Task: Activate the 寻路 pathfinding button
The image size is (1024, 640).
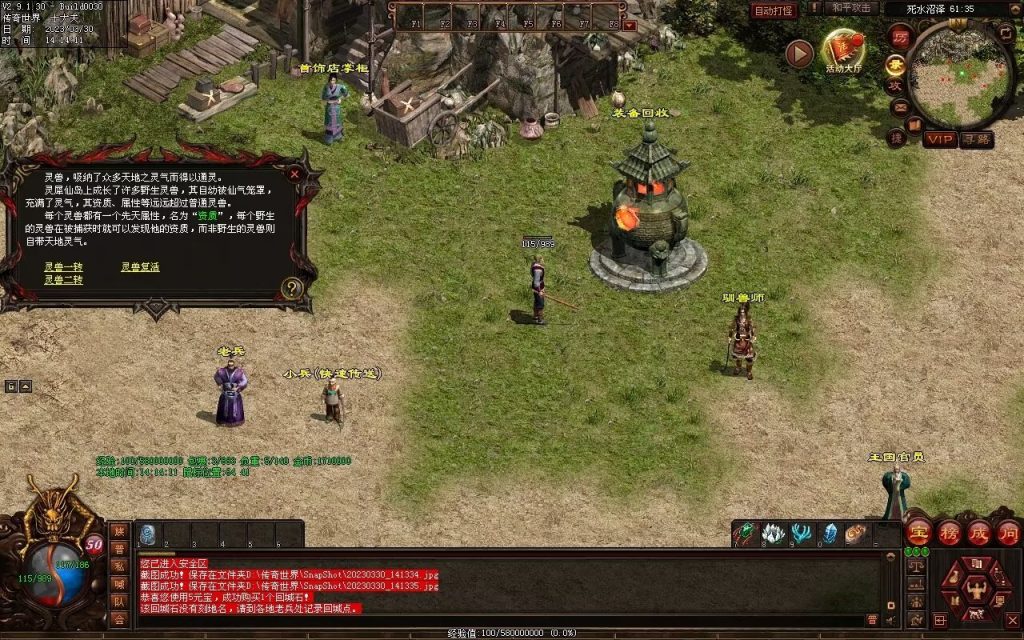Action: (977, 139)
